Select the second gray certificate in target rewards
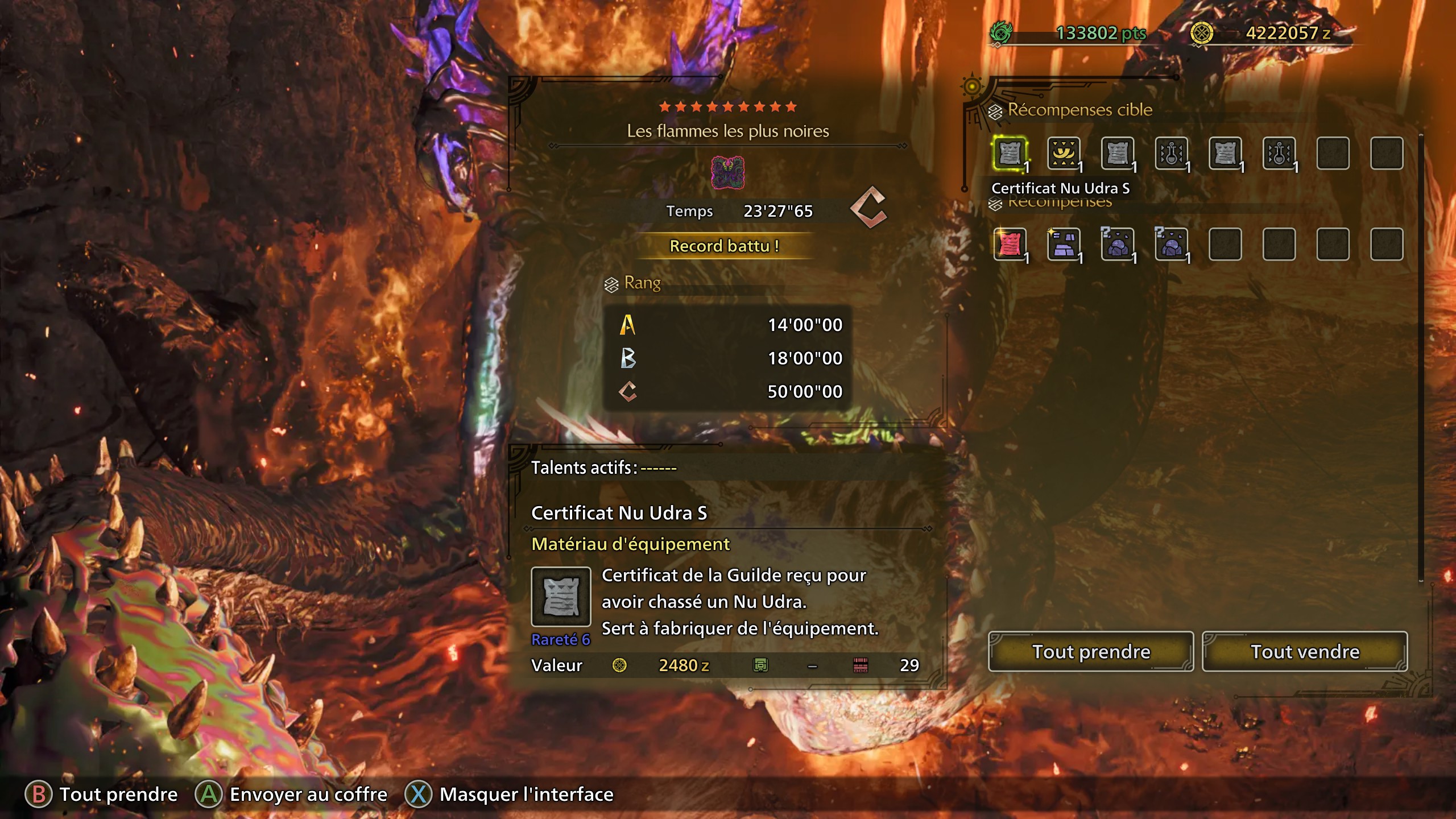Viewport: 1456px width, 819px height. [1119, 154]
